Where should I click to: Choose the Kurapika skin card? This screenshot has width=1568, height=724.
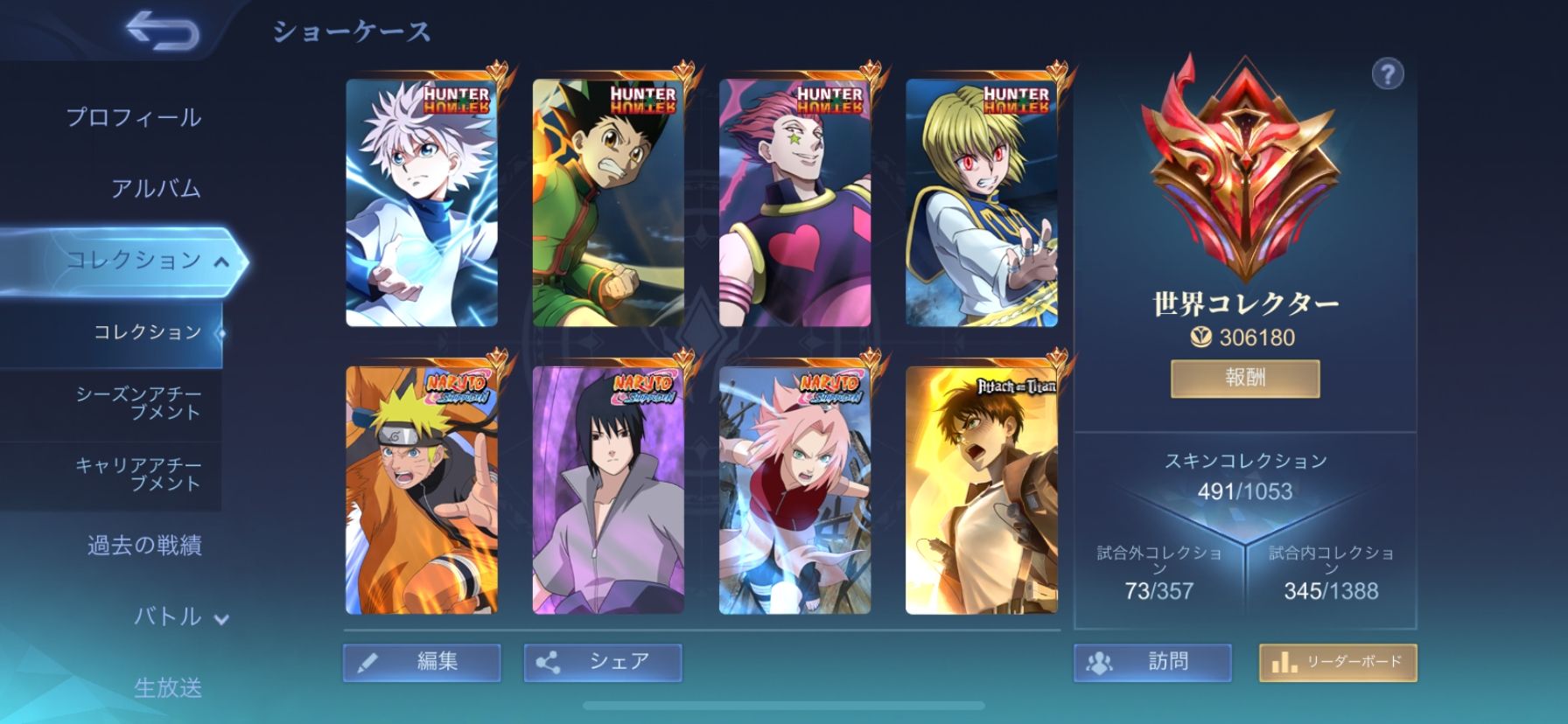[x=982, y=203]
